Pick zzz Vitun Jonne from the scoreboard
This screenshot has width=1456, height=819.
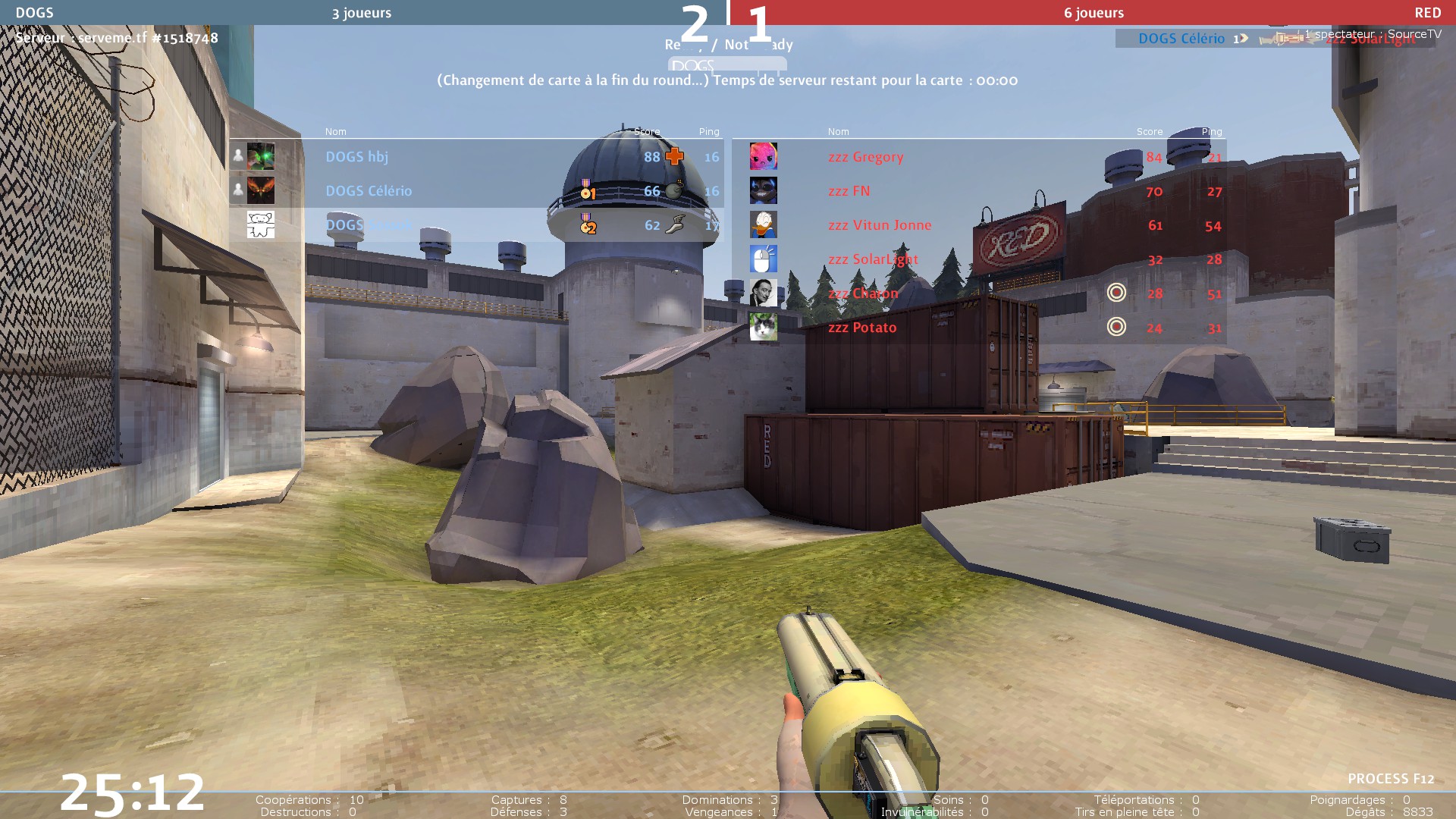click(879, 225)
